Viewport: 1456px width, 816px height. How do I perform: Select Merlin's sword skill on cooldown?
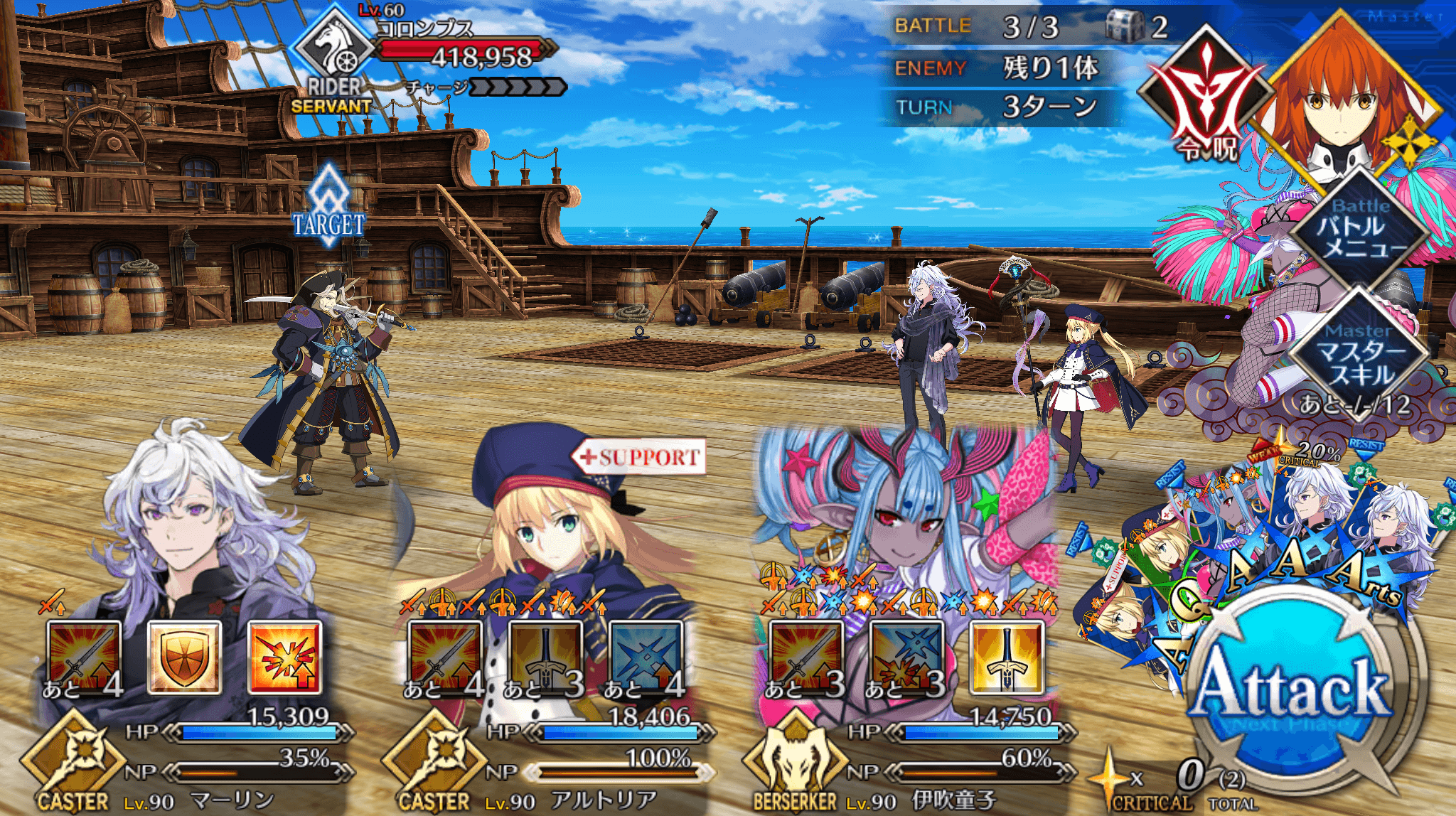click(84, 657)
